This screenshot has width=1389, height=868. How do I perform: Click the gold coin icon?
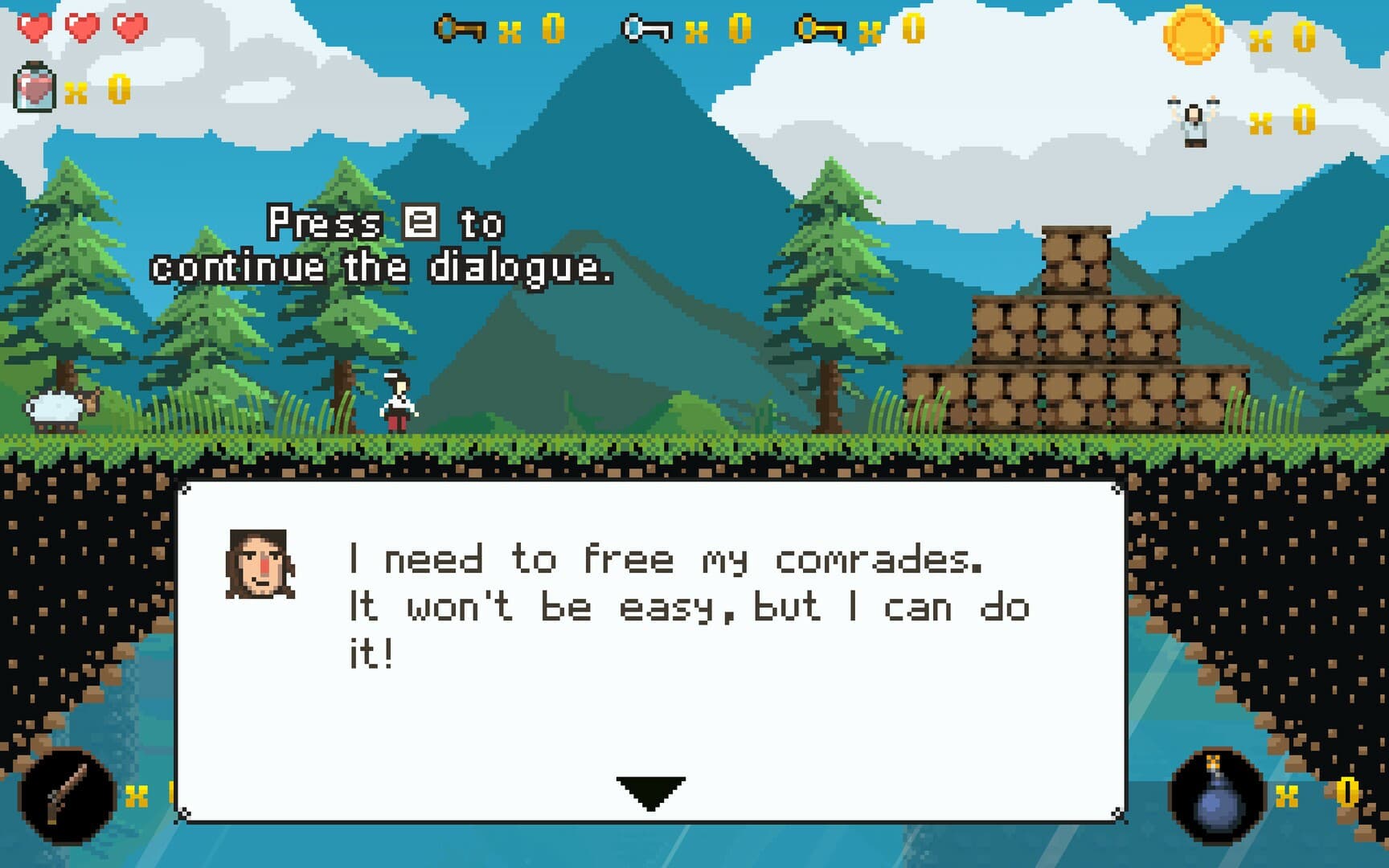[x=1193, y=35]
